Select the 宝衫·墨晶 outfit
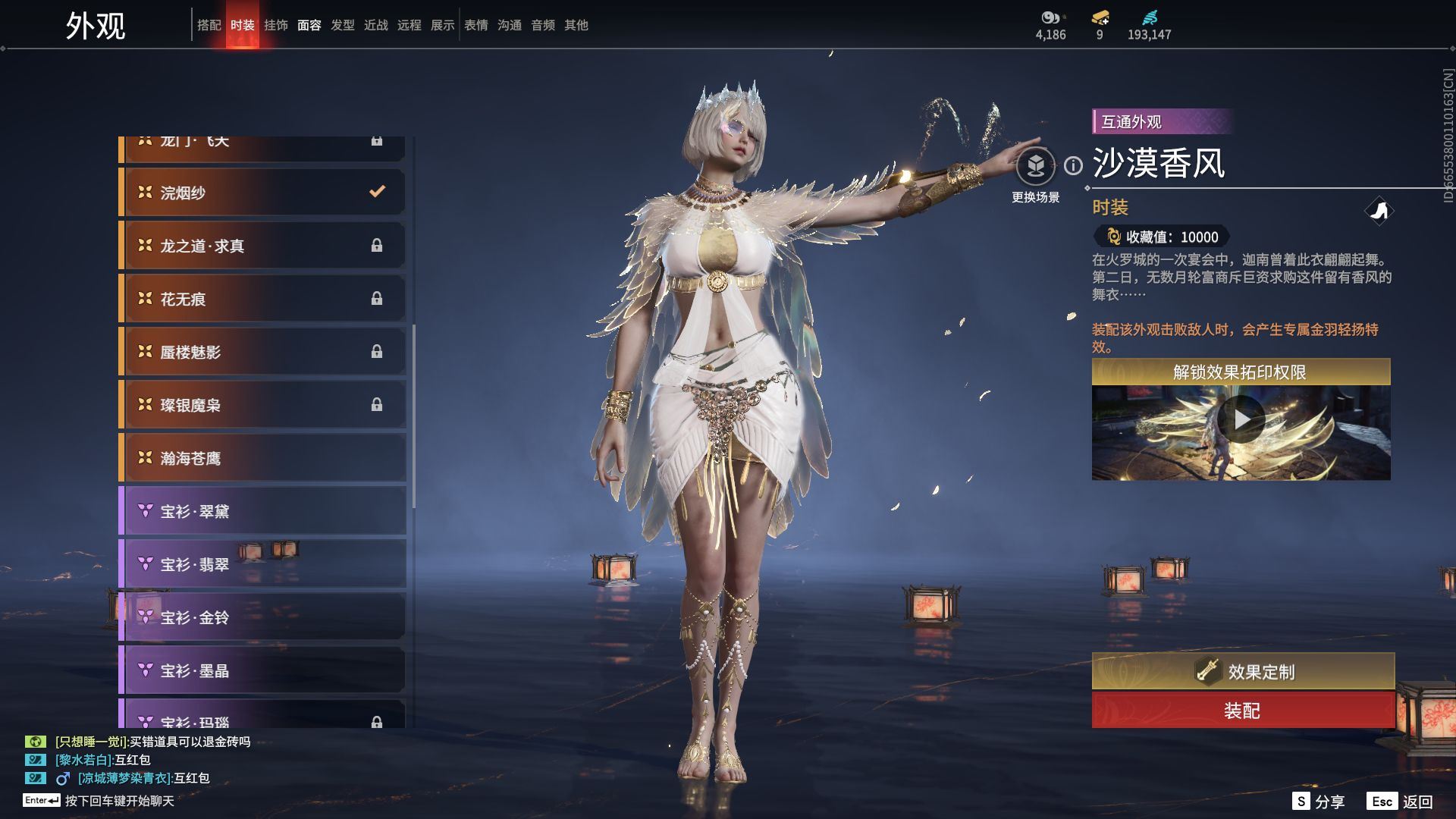Screen dimensions: 1456x819 pyautogui.click(x=262, y=670)
